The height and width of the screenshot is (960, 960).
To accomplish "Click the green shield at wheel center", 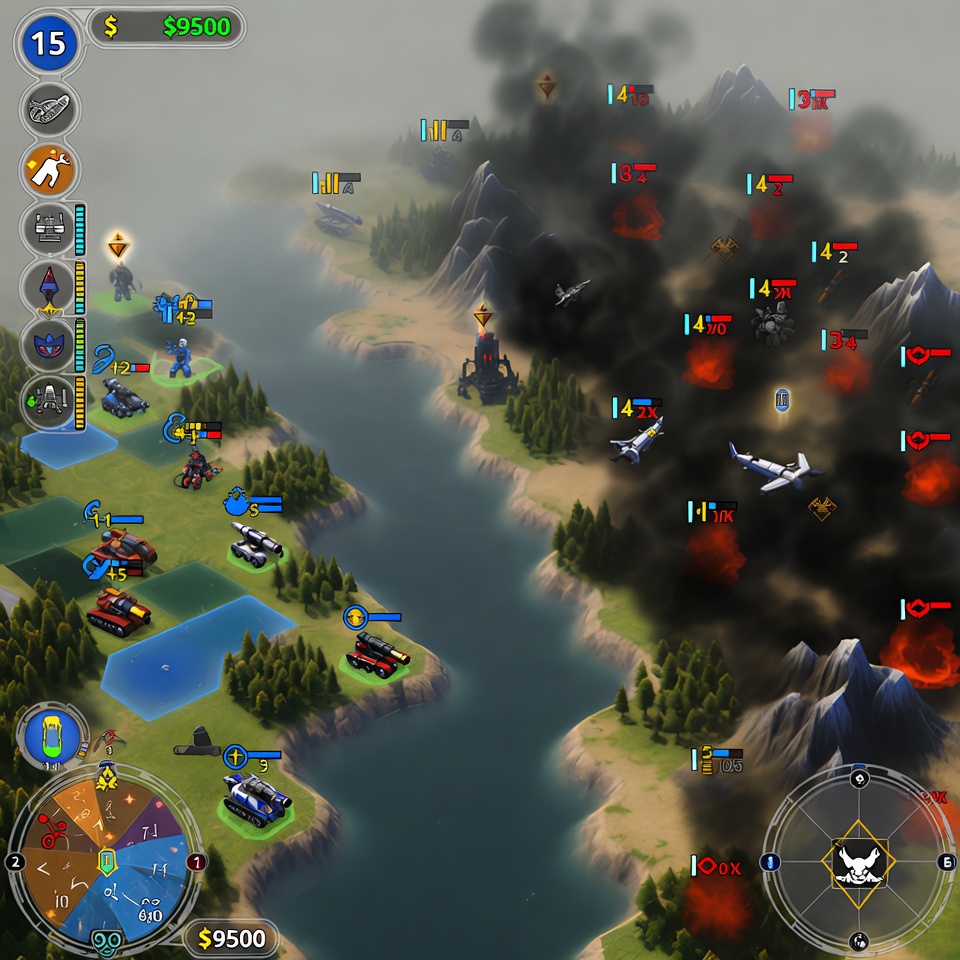I will point(106,860).
